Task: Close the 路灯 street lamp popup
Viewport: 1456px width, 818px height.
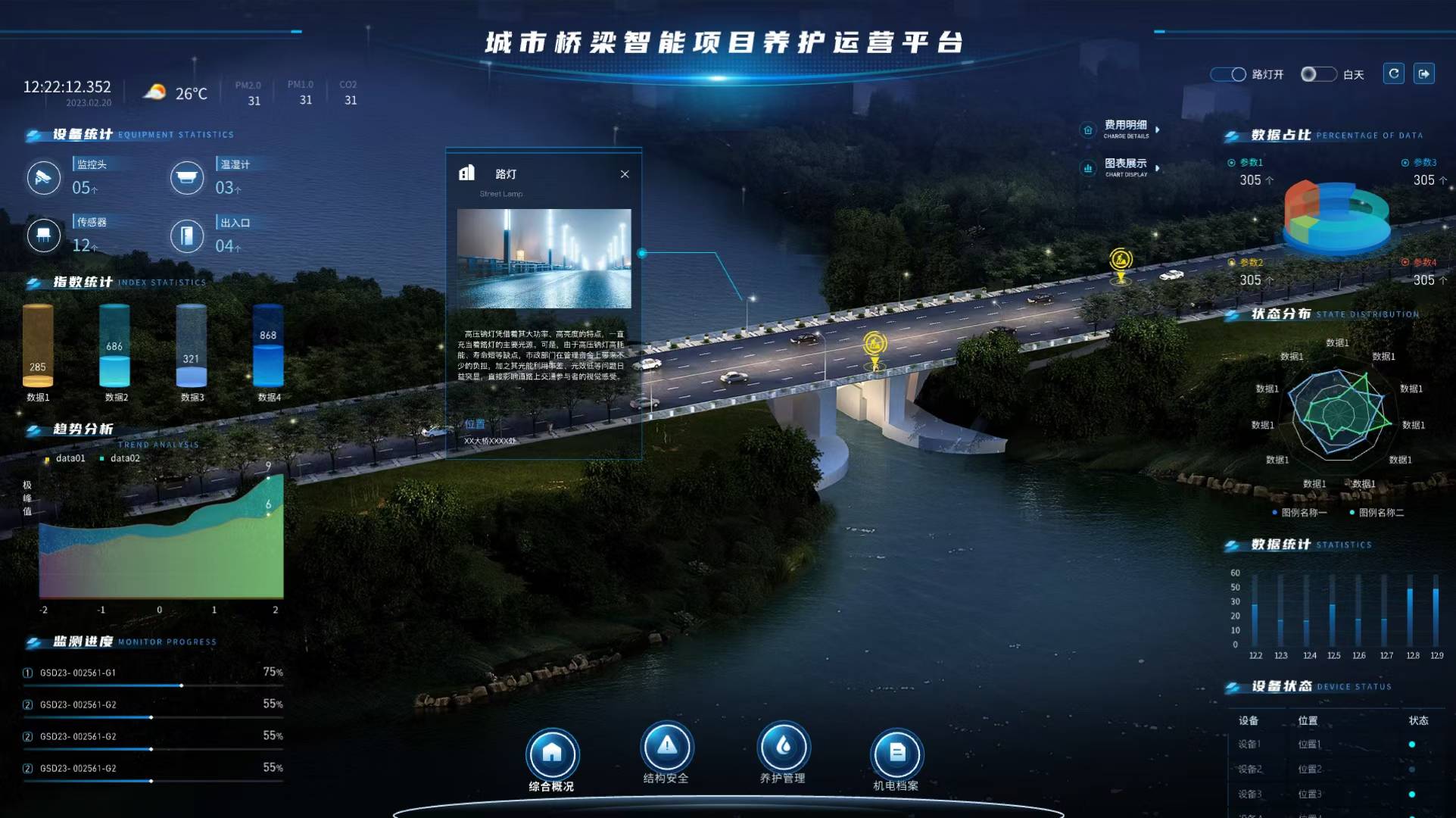Action: 625,174
